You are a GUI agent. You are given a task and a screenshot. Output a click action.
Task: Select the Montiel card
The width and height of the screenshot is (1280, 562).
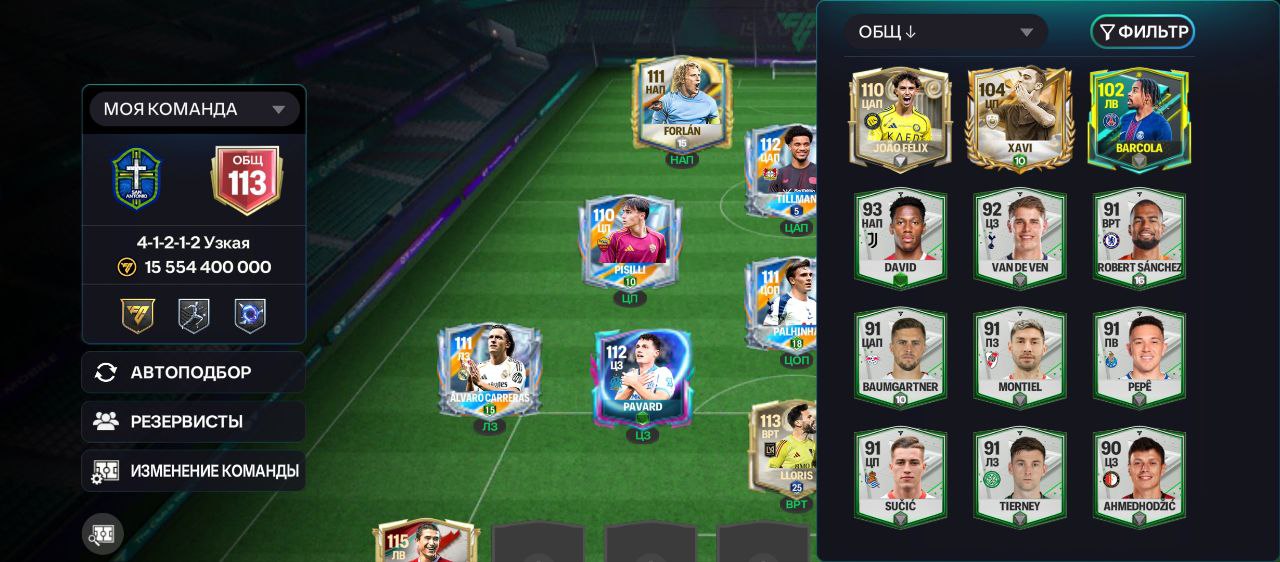pos(1019,357)
